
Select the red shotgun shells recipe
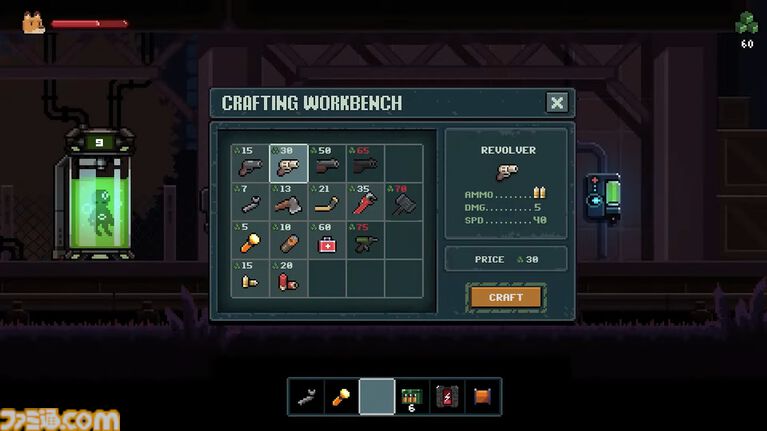tap(289, 278)
